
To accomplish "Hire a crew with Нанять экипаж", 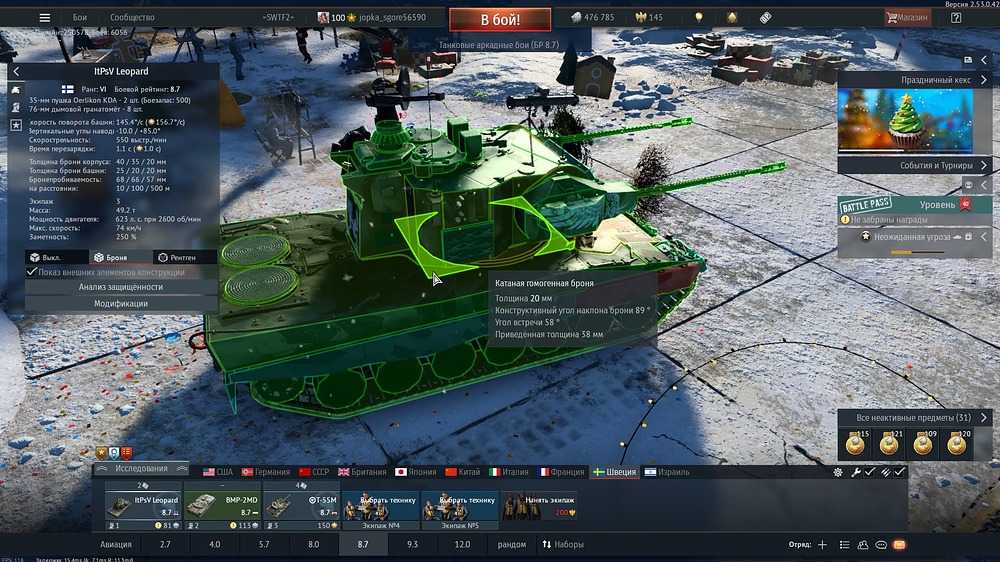I will pyautogui.click(x=540, y=504).
